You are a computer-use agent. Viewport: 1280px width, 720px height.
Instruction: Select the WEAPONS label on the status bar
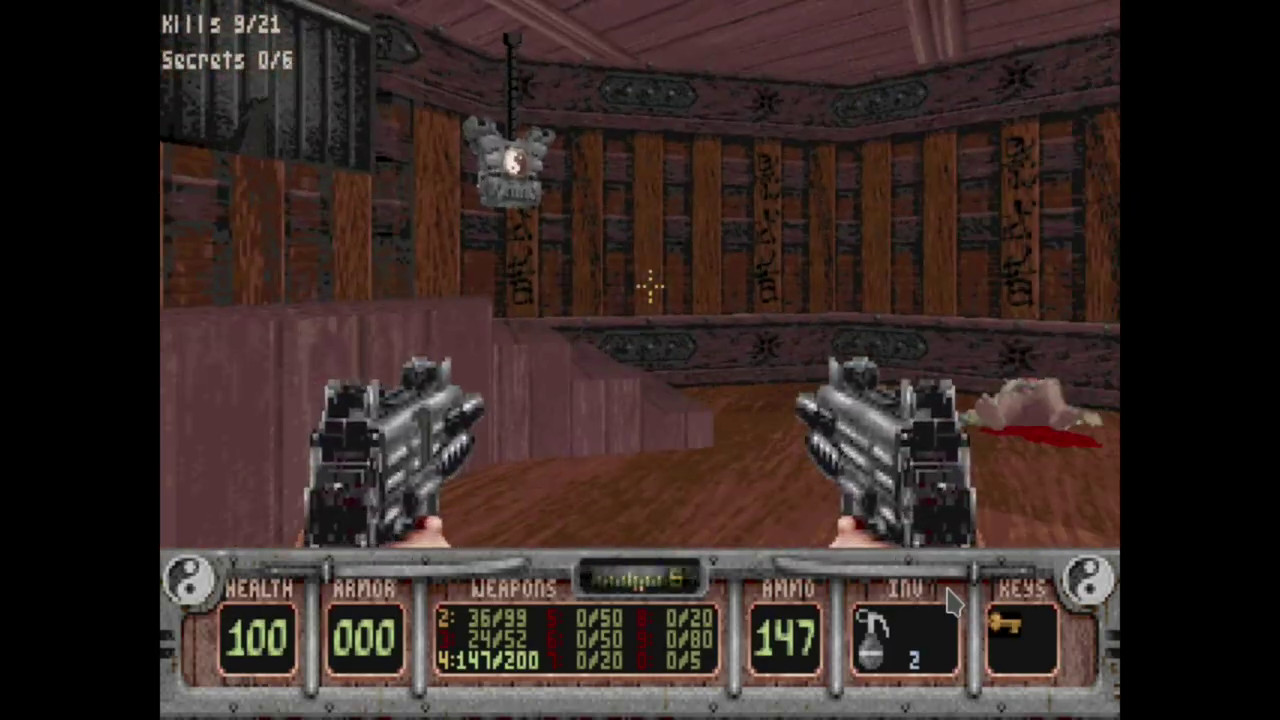tap(513, 589)
